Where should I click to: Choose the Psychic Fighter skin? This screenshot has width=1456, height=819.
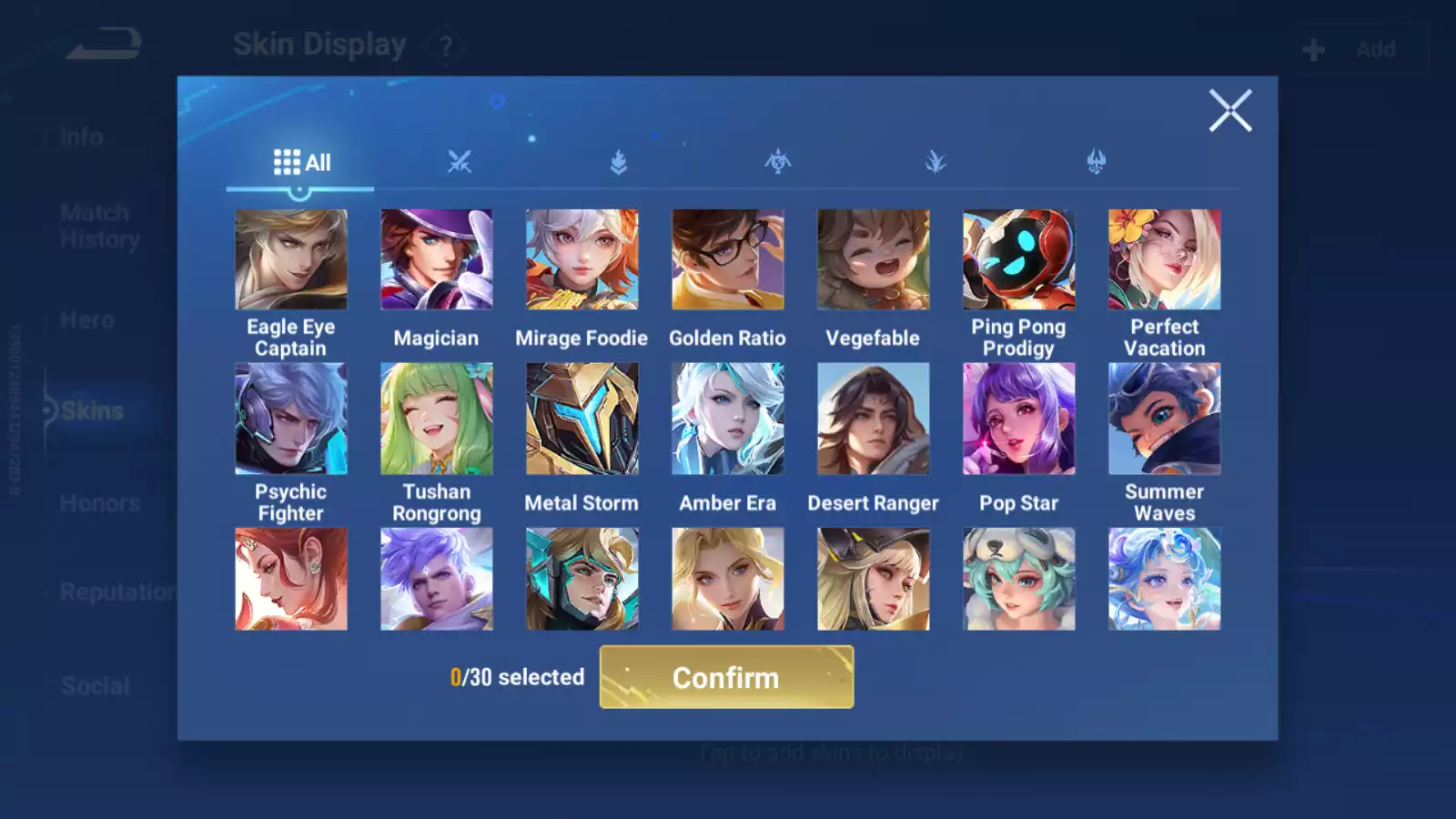[291, 420]
